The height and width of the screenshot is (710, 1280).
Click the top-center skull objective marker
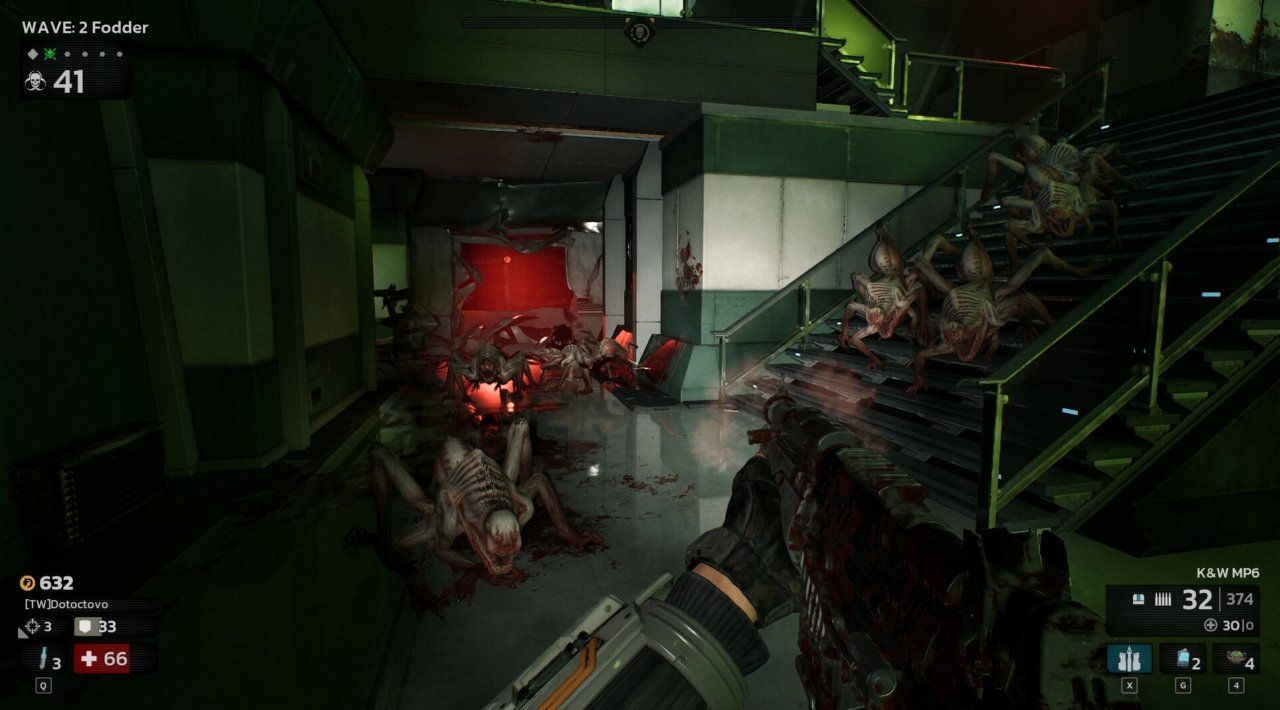click(639, 32)
